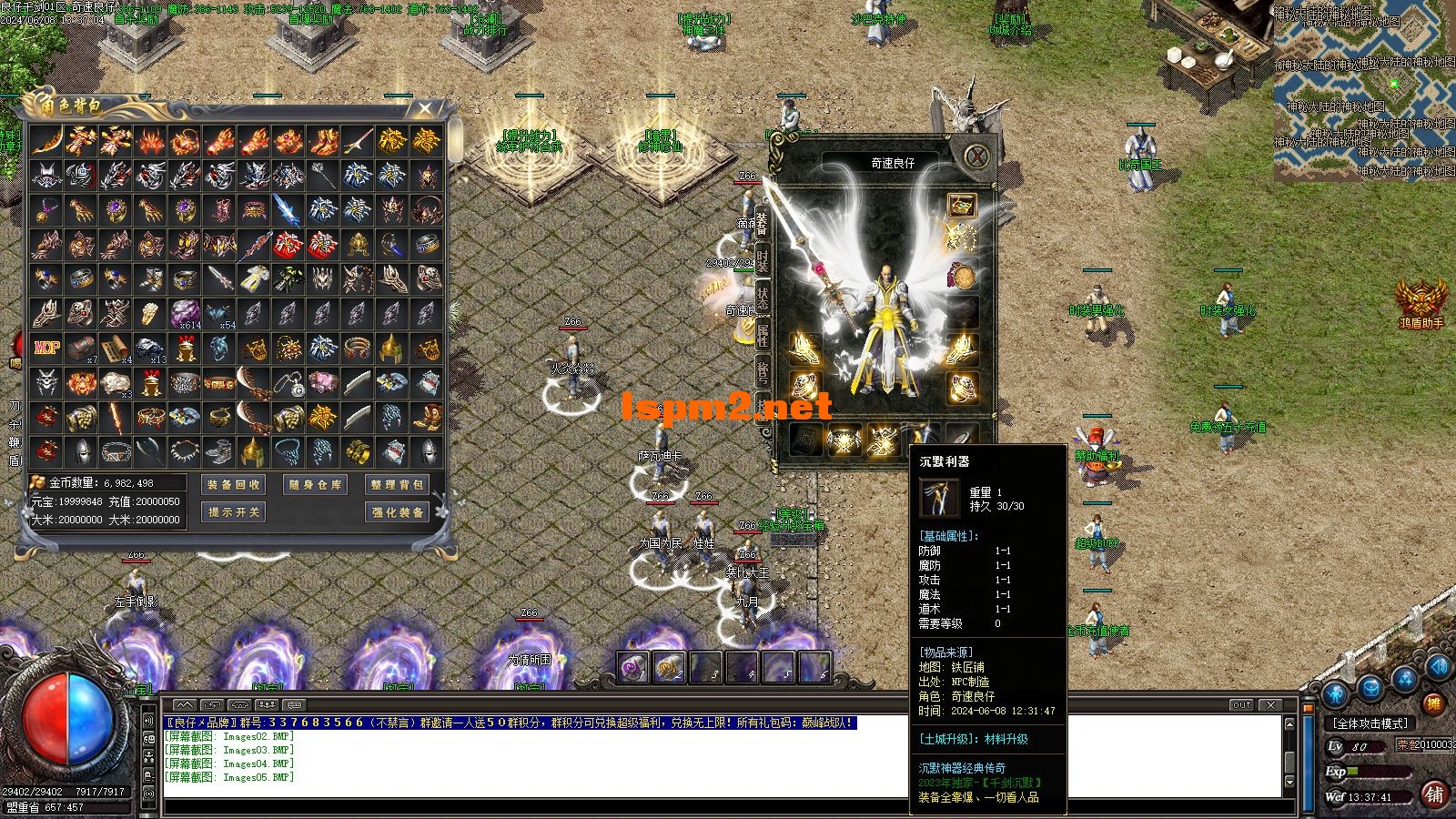The height and width of the screenshot is (819, 1456).
Task: Click the x614 stacked gem item in the backpack
Action: [185, 315]
